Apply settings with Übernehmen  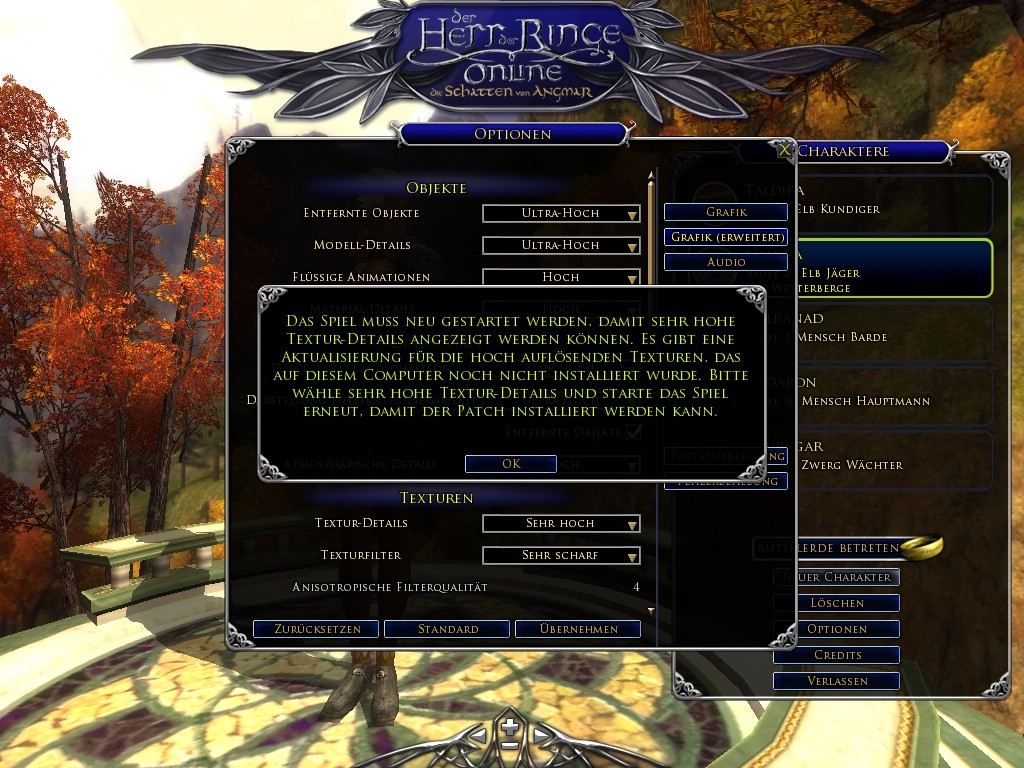click(x=578, y=629)
